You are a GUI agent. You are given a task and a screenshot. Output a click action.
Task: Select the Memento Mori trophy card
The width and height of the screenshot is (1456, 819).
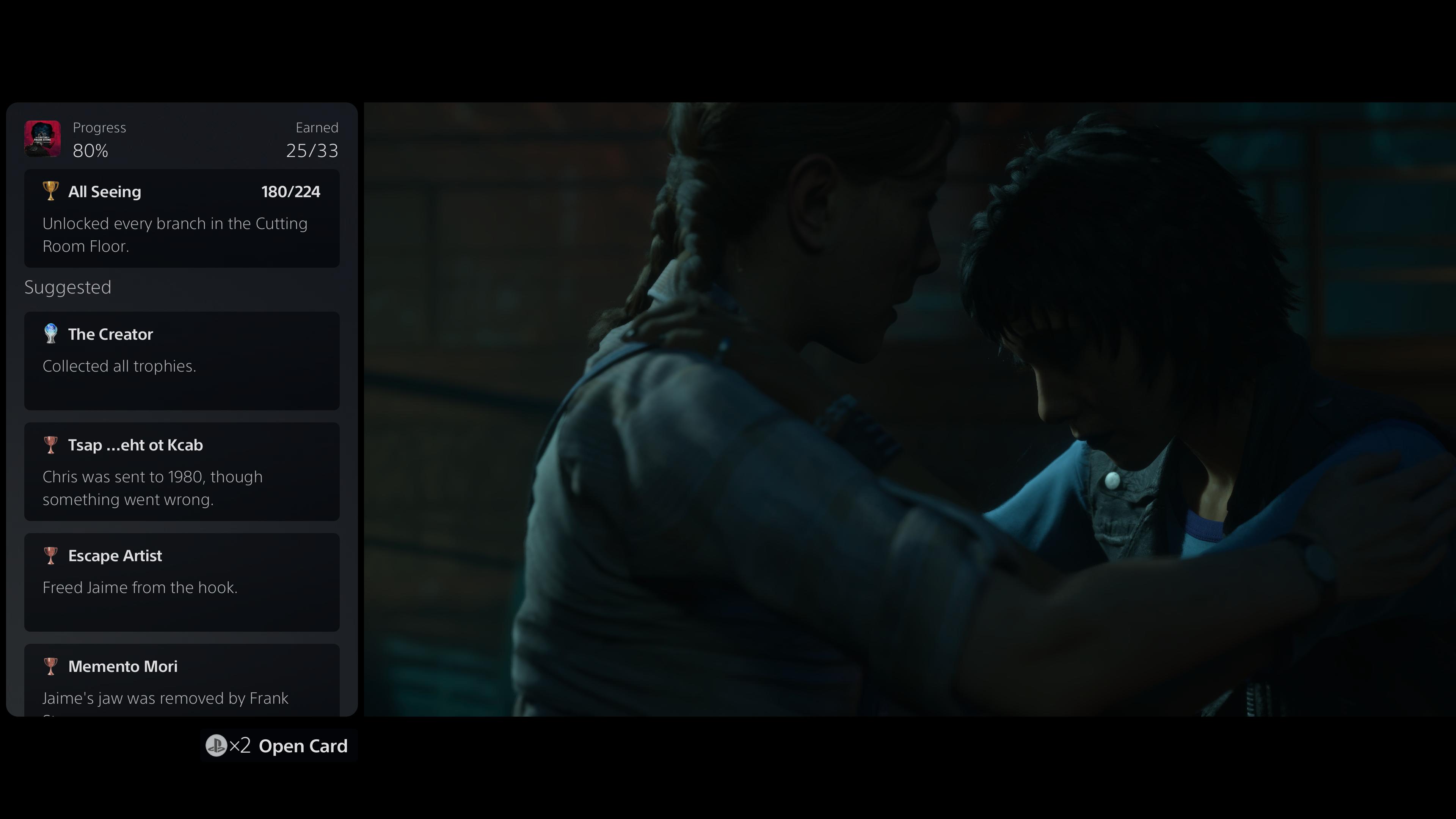click(182, 681)
